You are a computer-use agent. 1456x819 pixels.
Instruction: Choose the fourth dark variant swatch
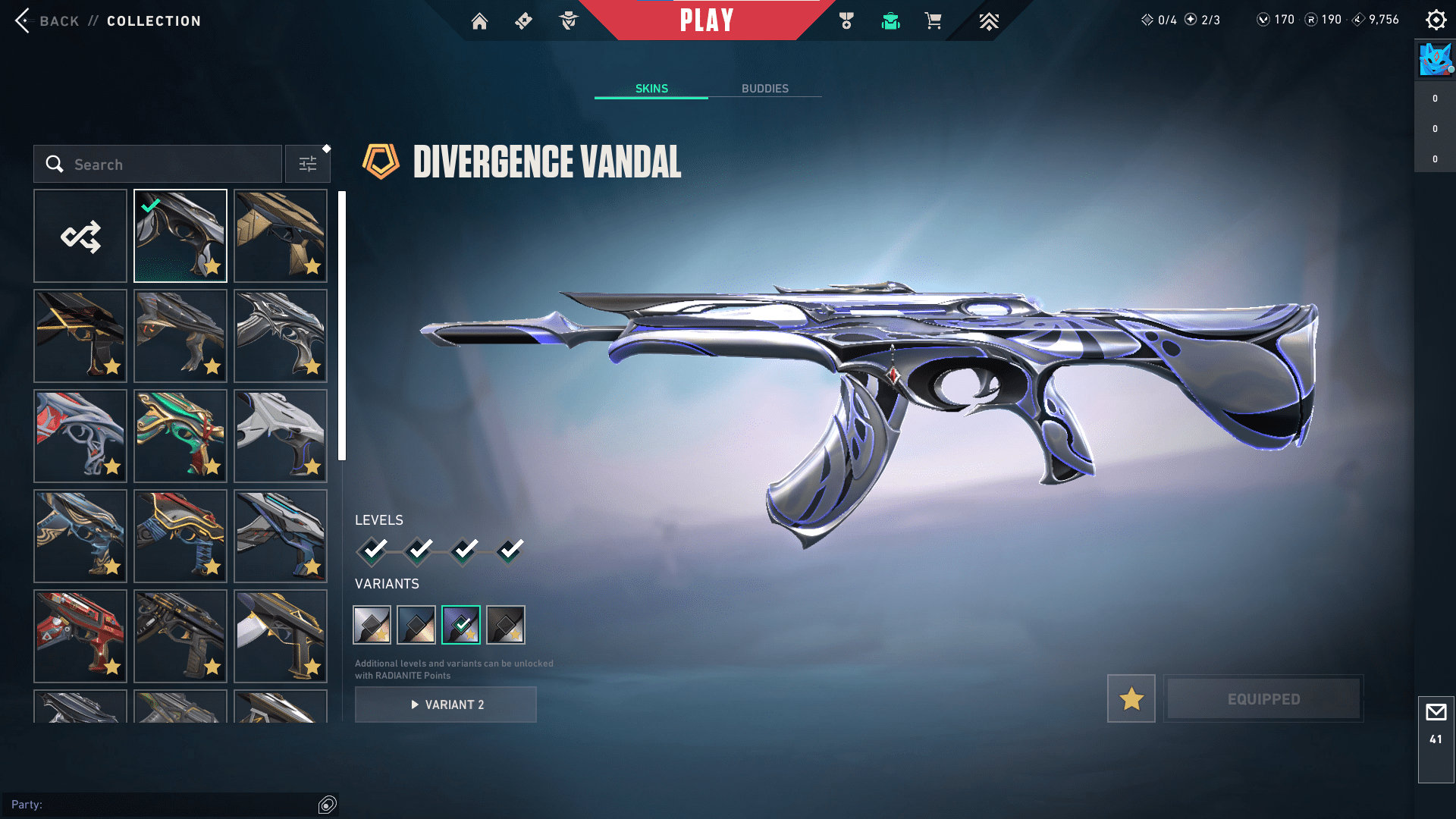(x=506, y=625)
